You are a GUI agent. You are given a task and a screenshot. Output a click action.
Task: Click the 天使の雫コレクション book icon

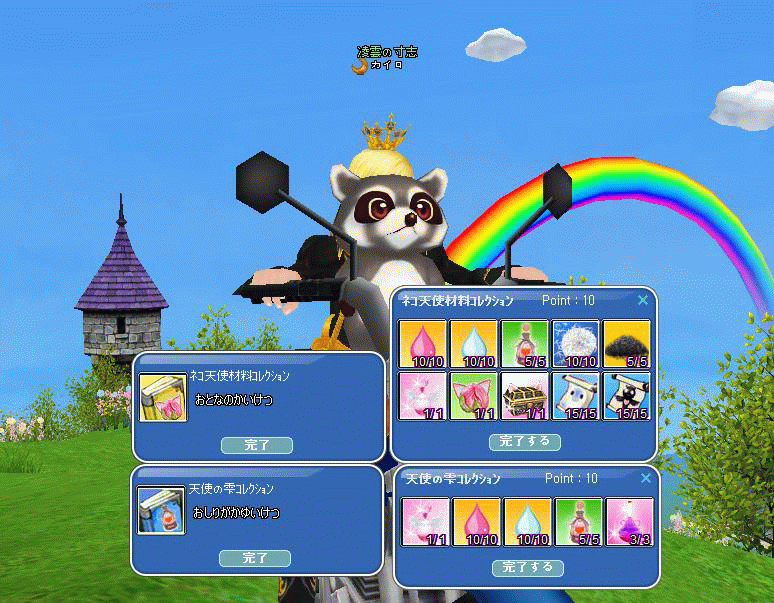(x=160, y=509)
